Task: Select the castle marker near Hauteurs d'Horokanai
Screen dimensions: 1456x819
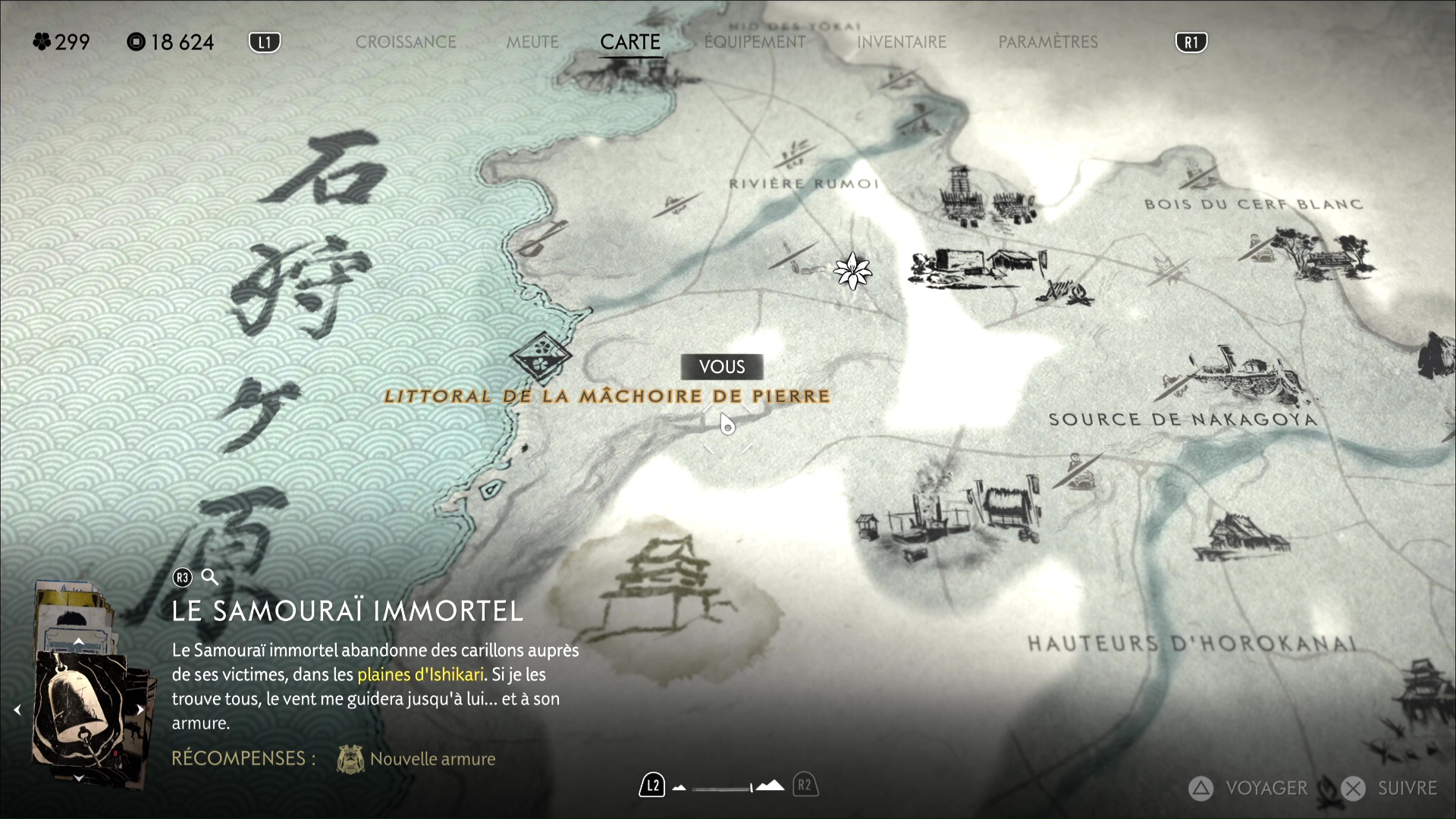Action: tap(1417, 689)
